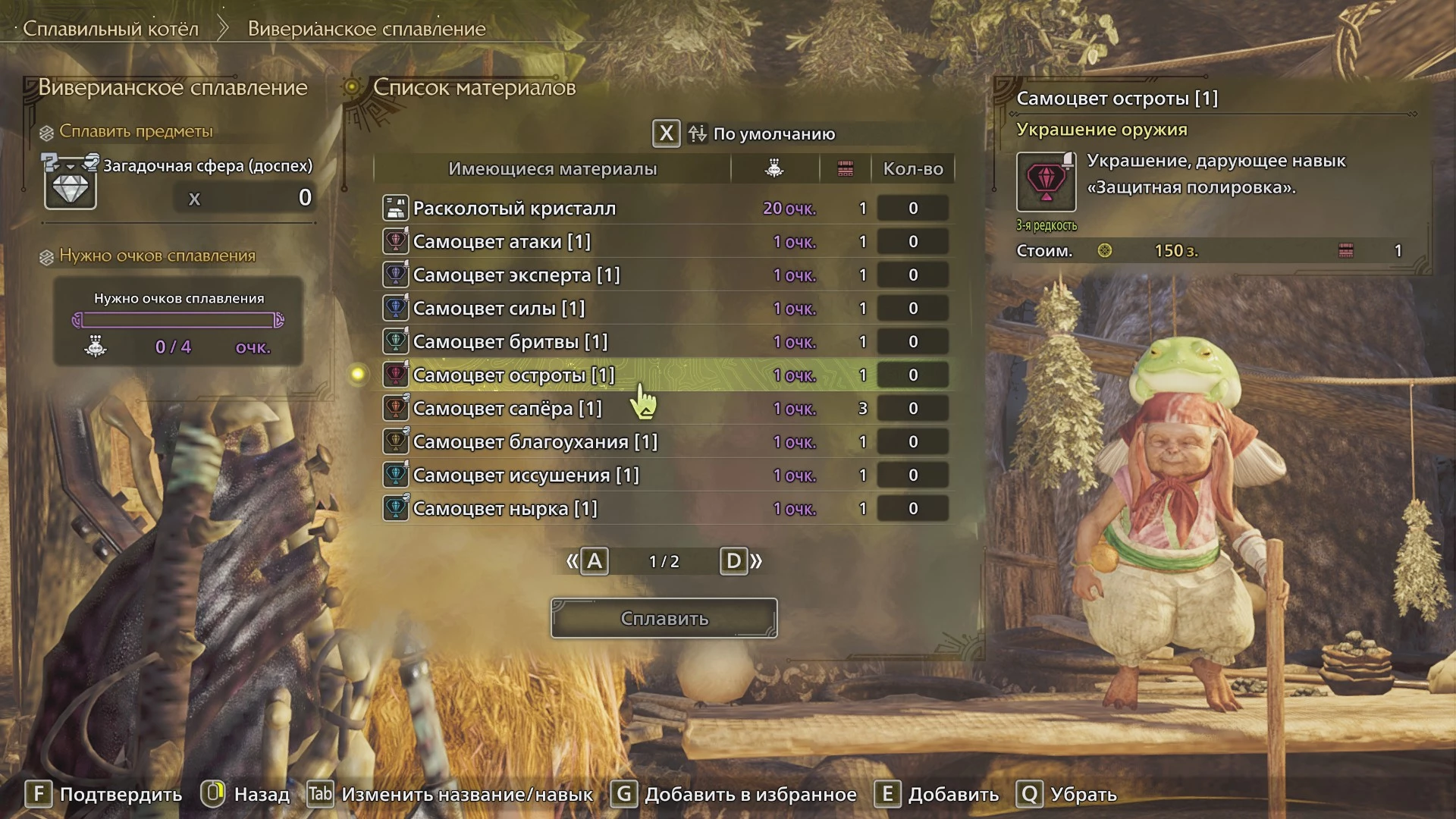Choose Самоцвет сапёра [1] material
Viewport: 1456px width, 819px height.
tap(507, 409)
